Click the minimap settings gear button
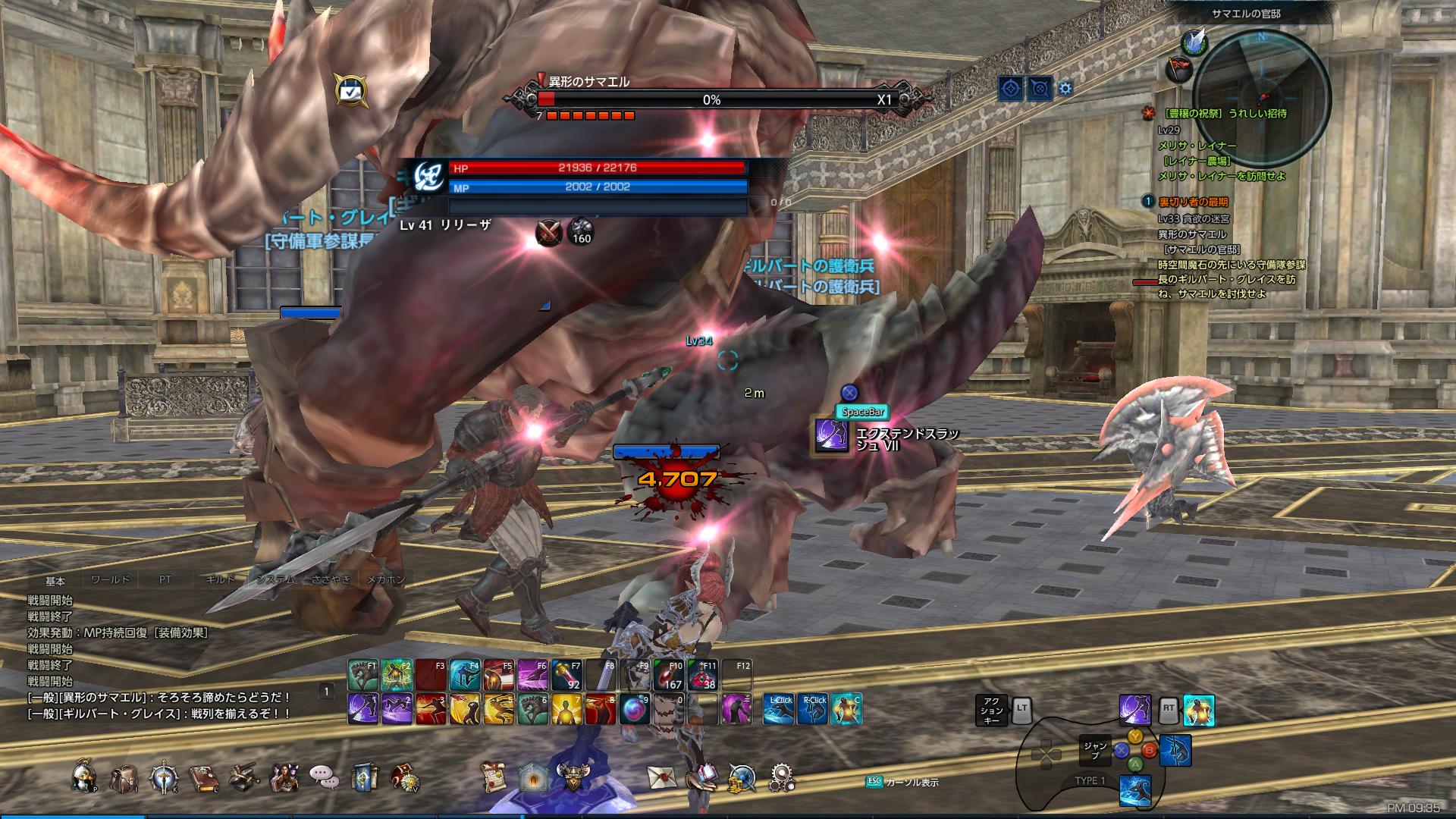This screenshot has width=1456, height=819. pos(1064,88)
